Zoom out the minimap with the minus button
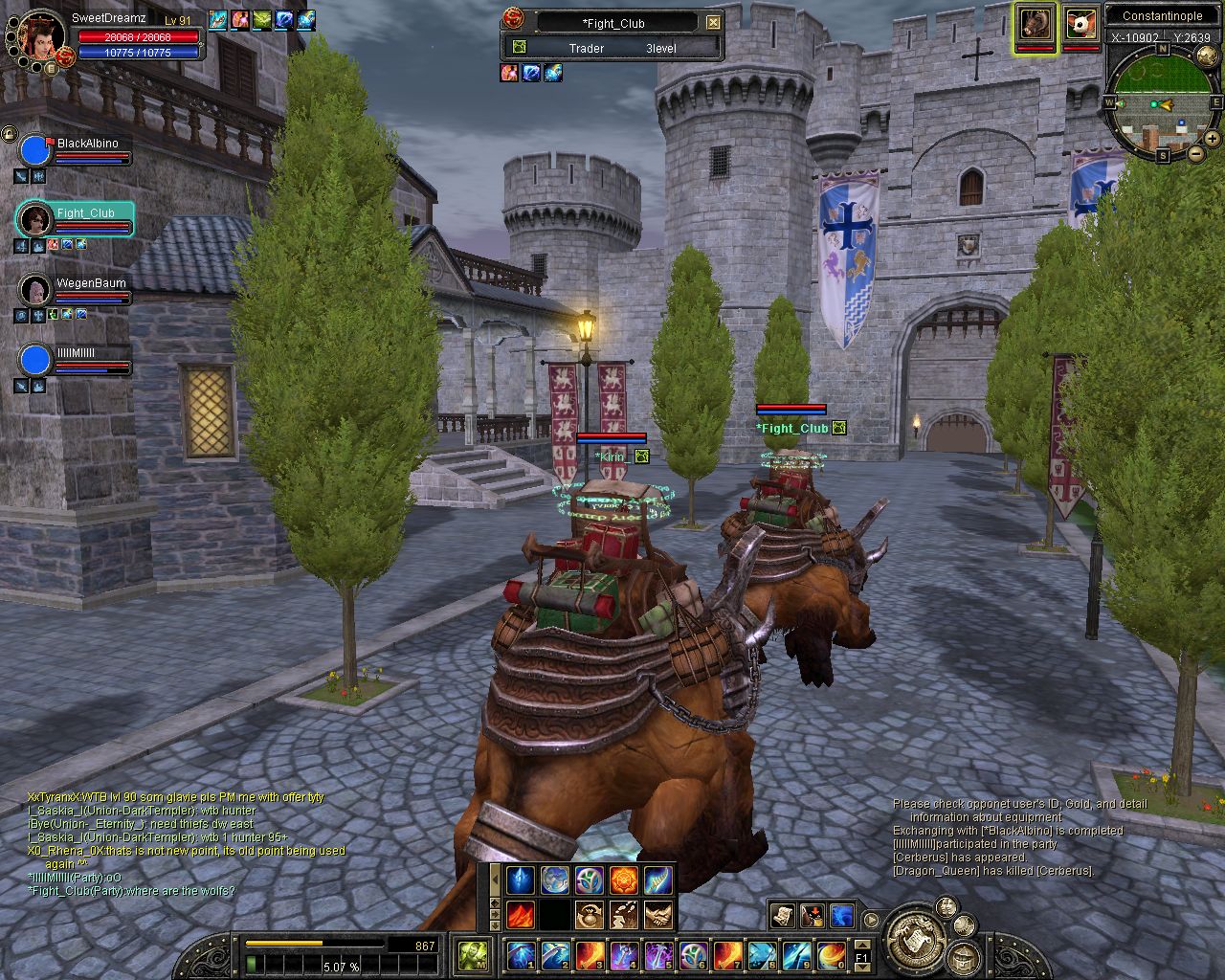The width and height of the screenshot is (1225, 980). pyautogui.click(x=1196, y=153)
